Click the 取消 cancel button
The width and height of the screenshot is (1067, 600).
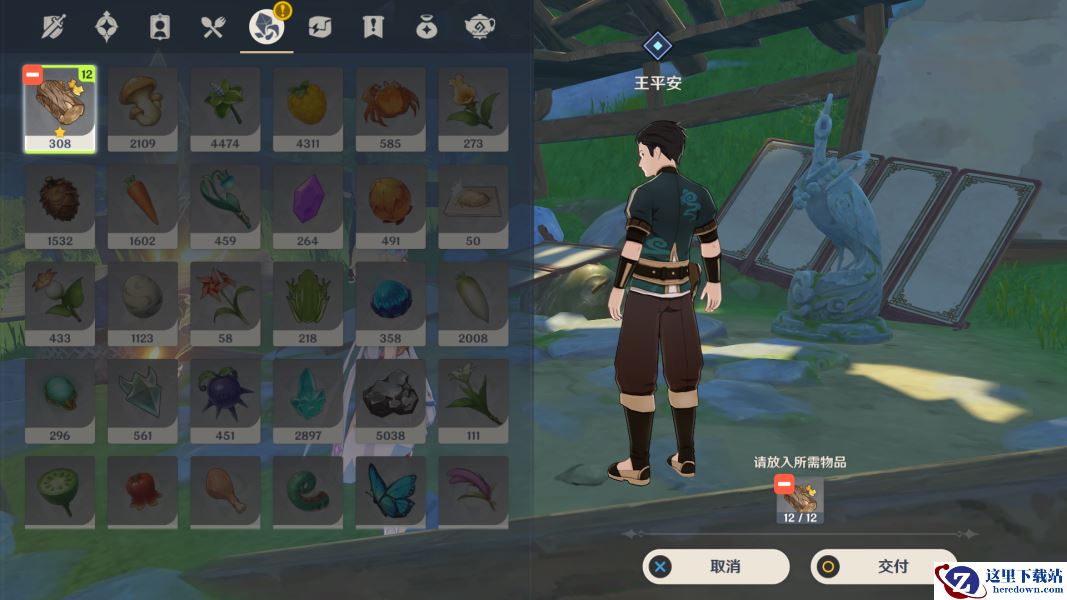click(x=715, y=567)
